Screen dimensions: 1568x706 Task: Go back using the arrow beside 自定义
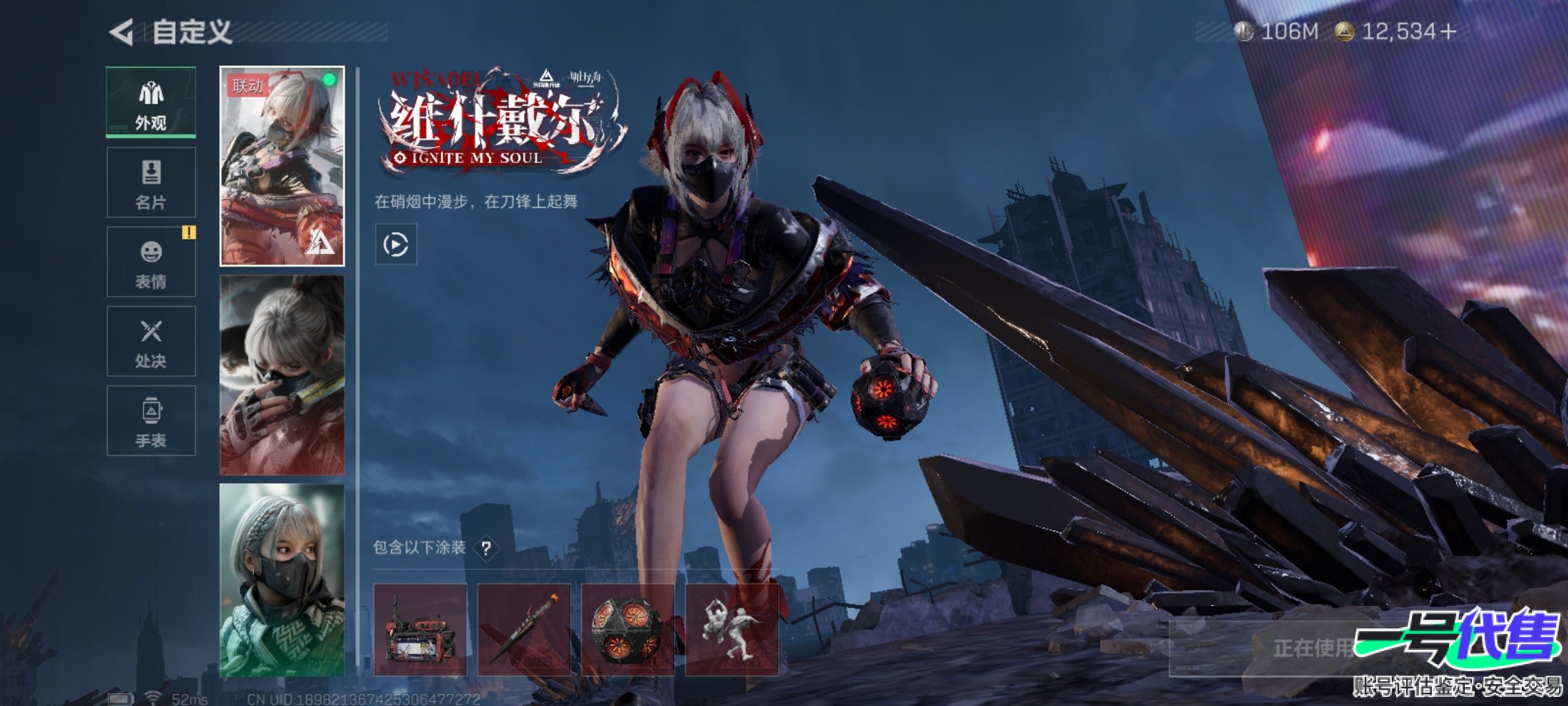122,32
